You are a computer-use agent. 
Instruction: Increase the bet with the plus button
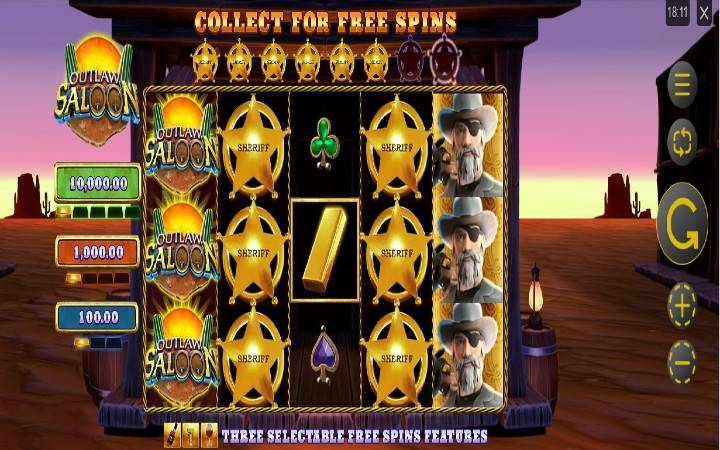pos(682,306)
